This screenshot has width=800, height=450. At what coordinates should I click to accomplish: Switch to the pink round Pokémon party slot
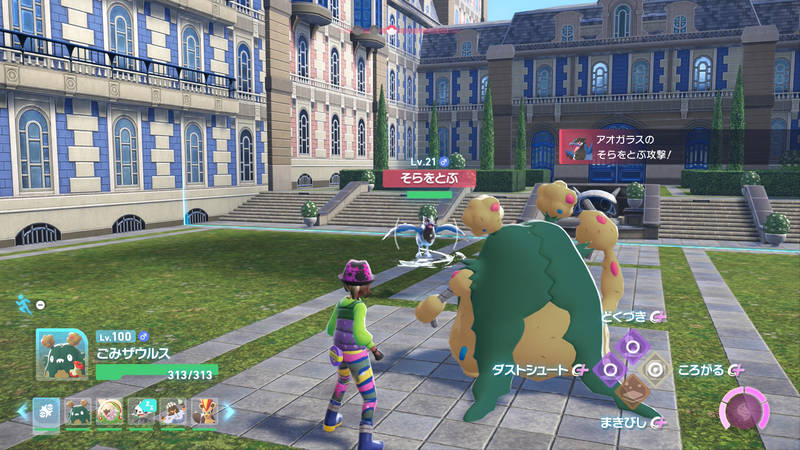pos(109,411)
